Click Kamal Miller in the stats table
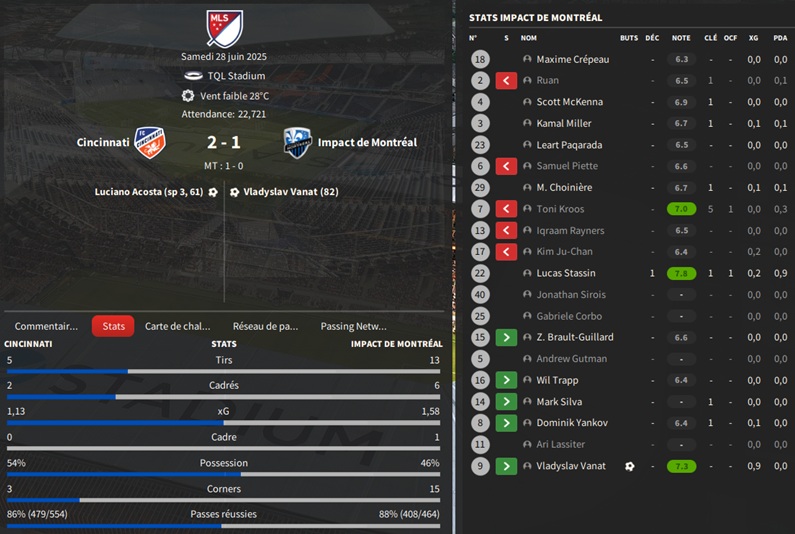The height and width of the screenshot is (534, 795). click(564, 123)
